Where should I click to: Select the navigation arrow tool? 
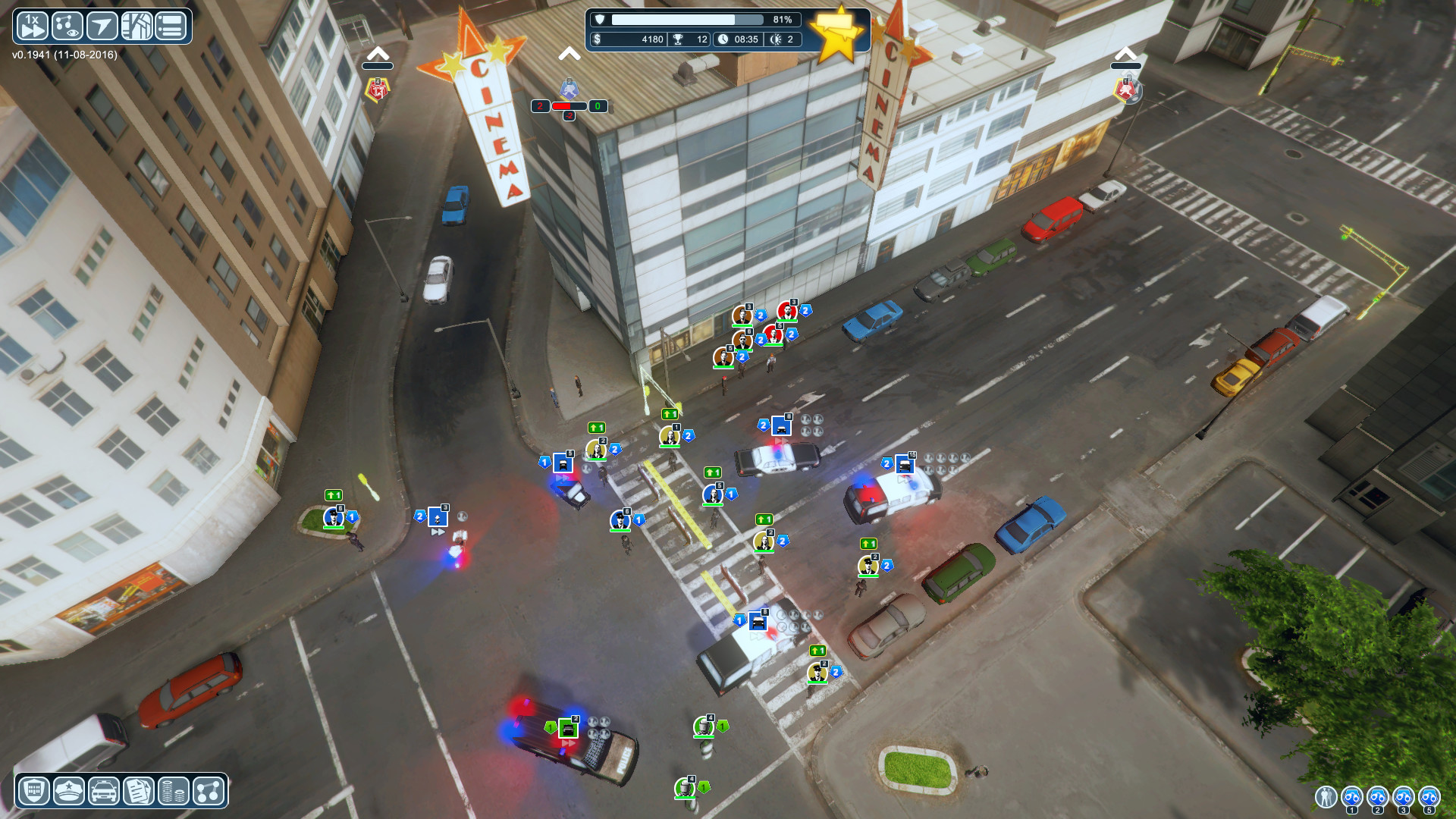(x=102, y=25)
